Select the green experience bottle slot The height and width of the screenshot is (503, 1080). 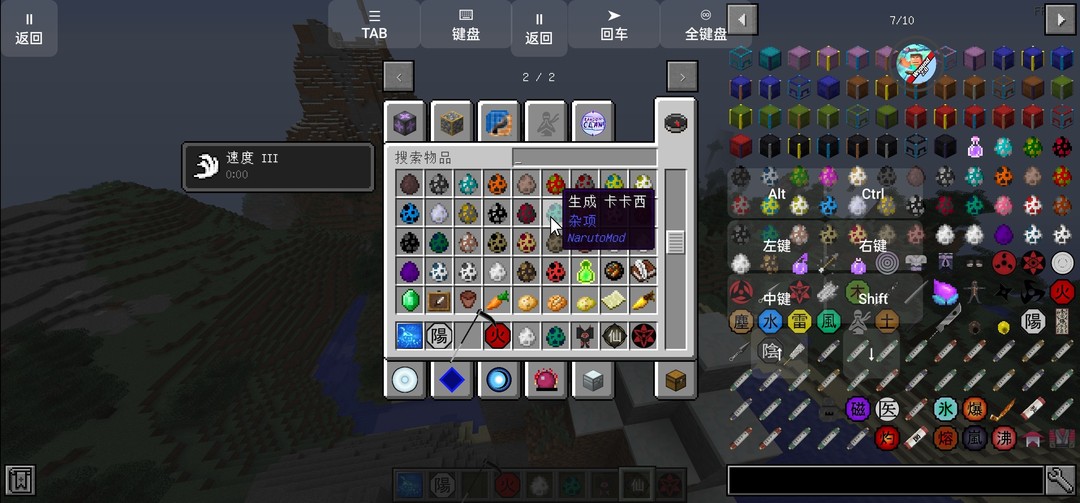584,271
